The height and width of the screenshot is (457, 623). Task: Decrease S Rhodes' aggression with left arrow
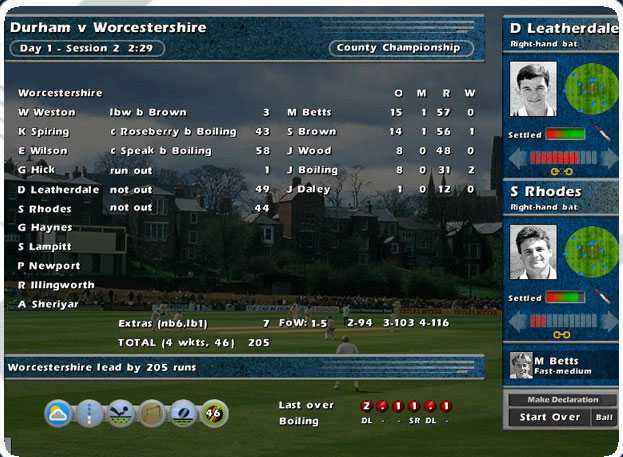click(x=518, y=320)
